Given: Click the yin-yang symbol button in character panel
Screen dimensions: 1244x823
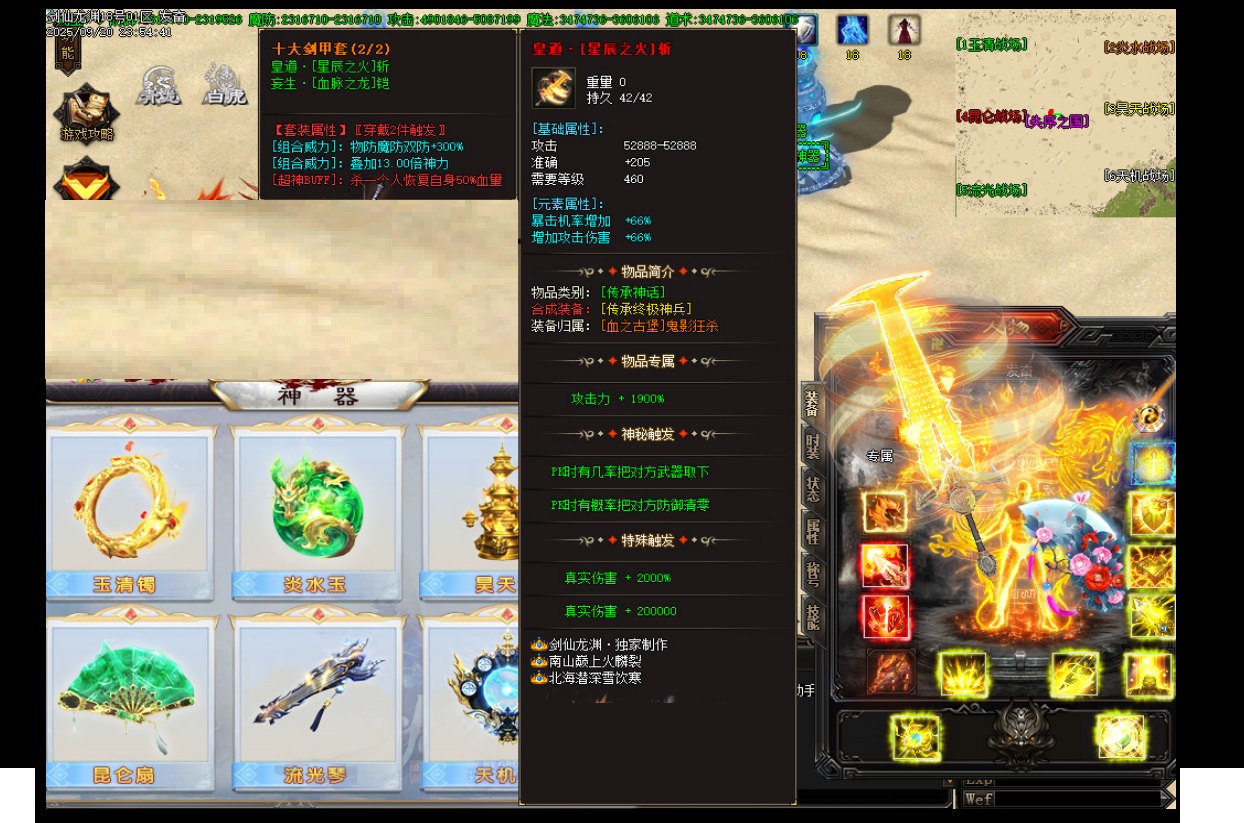Looking at the screenshot, I should [x=1150, y=417].
